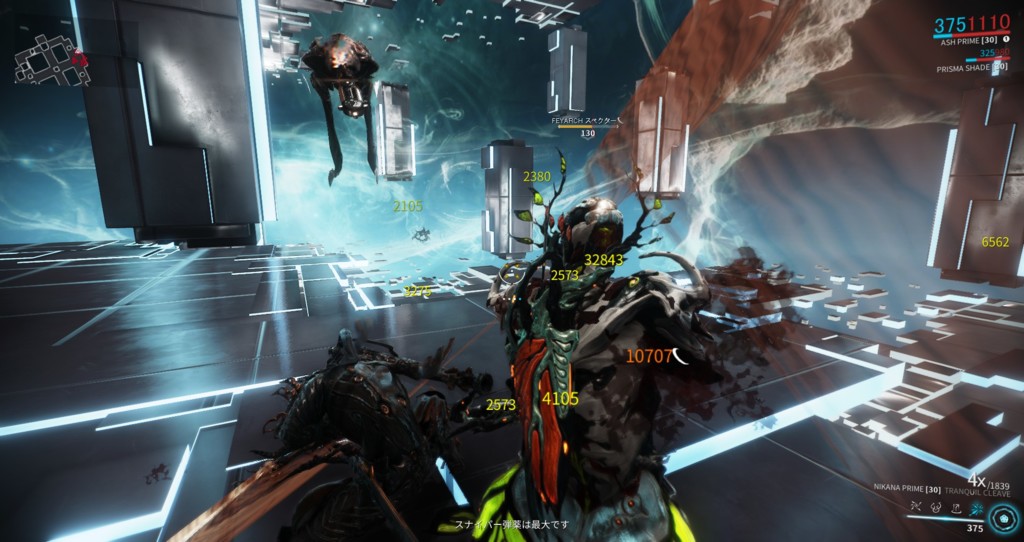Use the Smoke Screen ability icon
Image resolution: width=1024 pixels, height=542 pixels.
(x=937, y=509)
